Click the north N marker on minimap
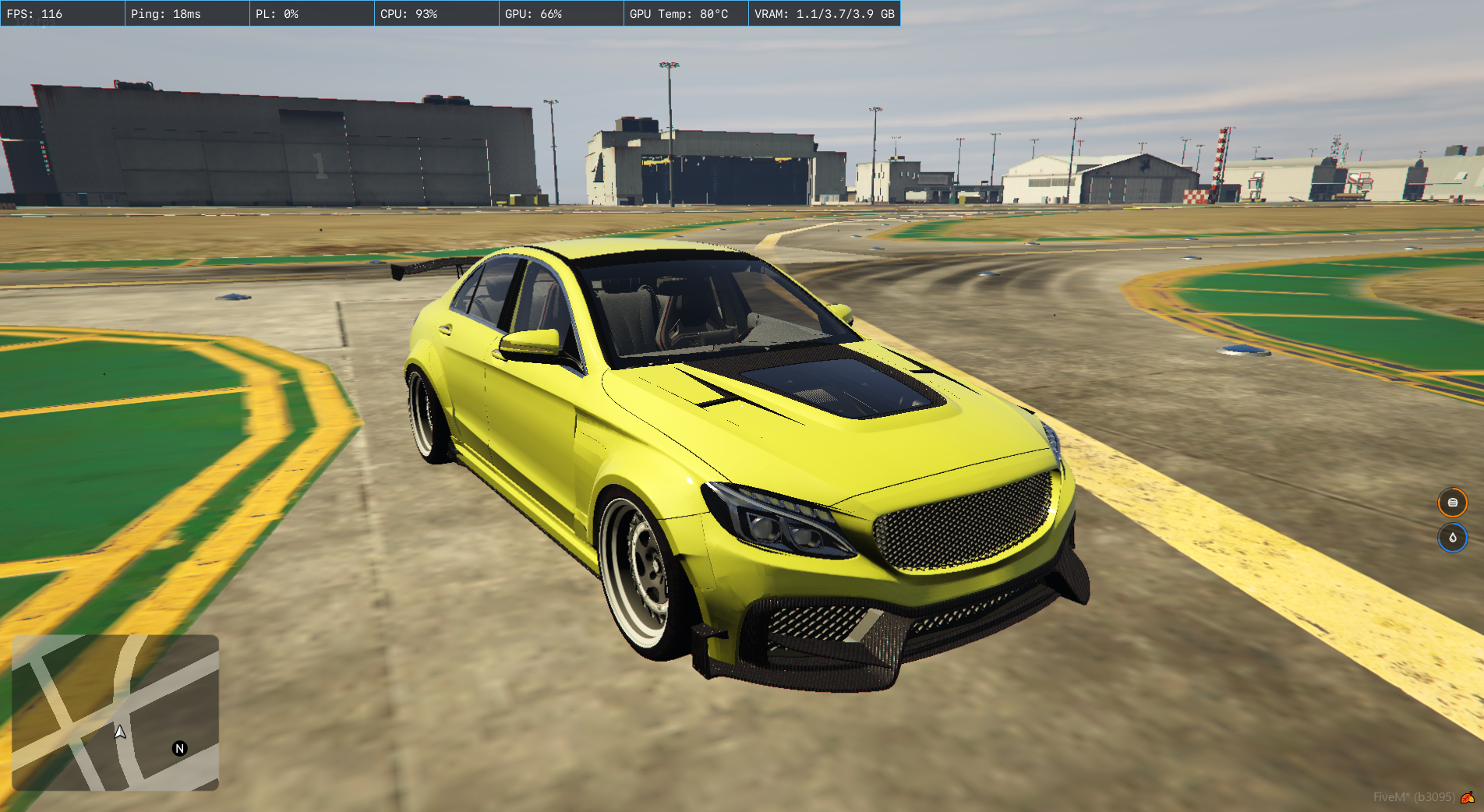The width and height of the screenshot is (1484, 812). [x=179, y=748]
